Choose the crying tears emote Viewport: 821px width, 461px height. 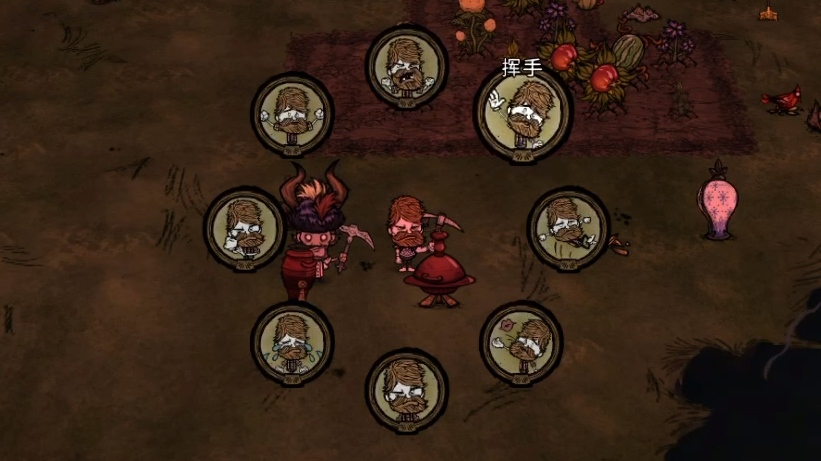pyautogui.click(x=291, y=341)
